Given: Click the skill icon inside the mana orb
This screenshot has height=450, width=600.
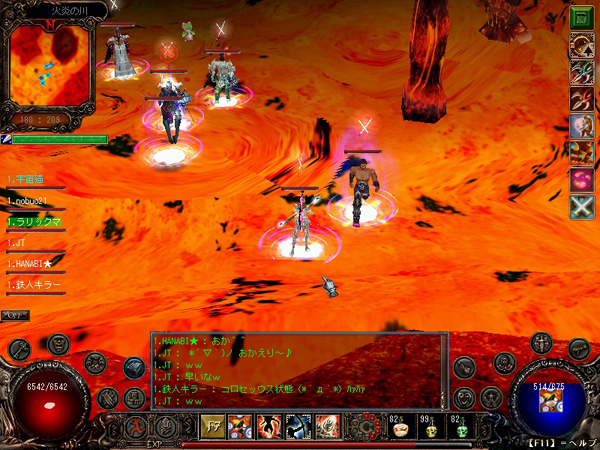Looking at the screenshot, I should point(548,402).
